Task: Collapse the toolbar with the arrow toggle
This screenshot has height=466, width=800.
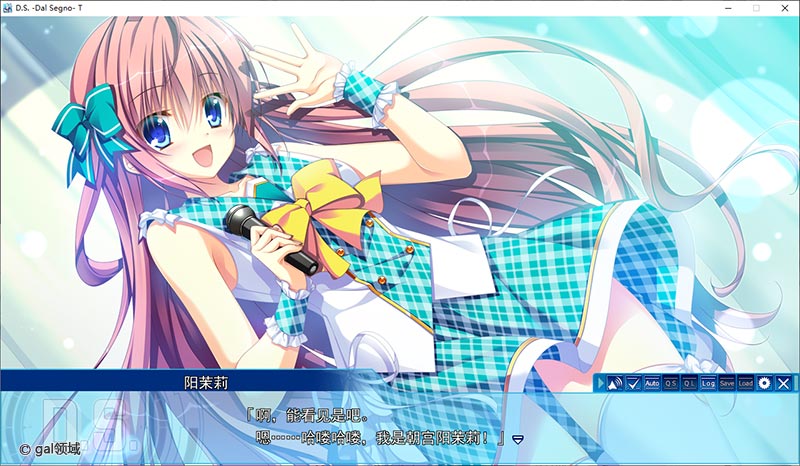Action: point(600,383)
